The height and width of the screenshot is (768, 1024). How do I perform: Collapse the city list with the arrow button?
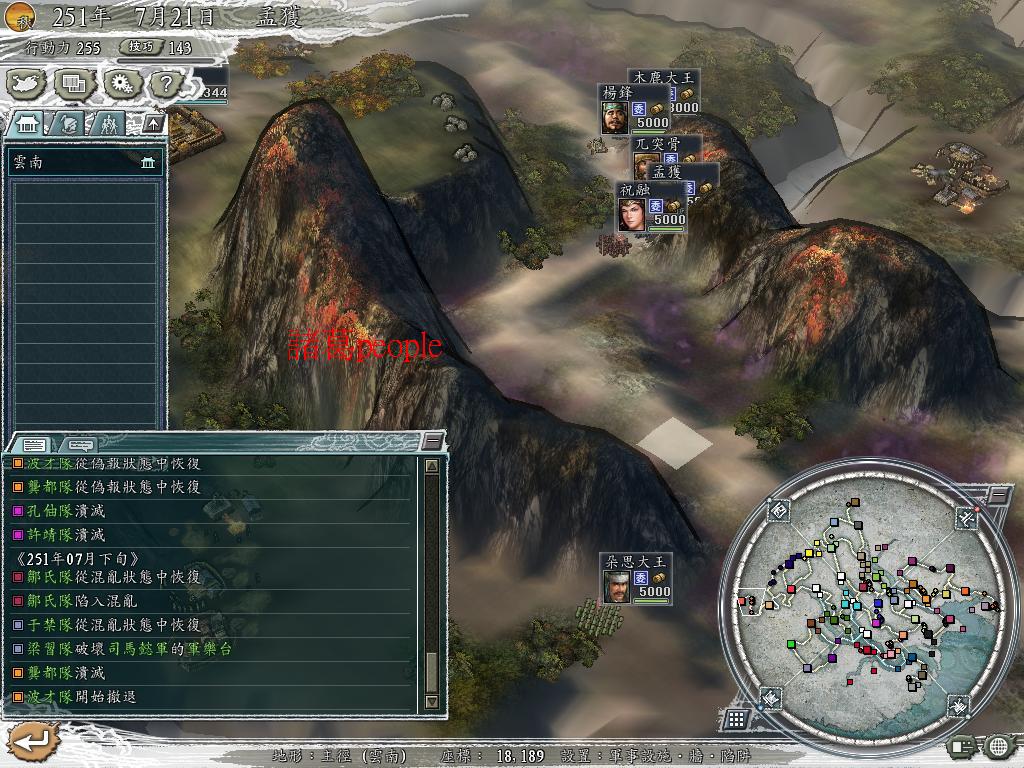[152, 124]
